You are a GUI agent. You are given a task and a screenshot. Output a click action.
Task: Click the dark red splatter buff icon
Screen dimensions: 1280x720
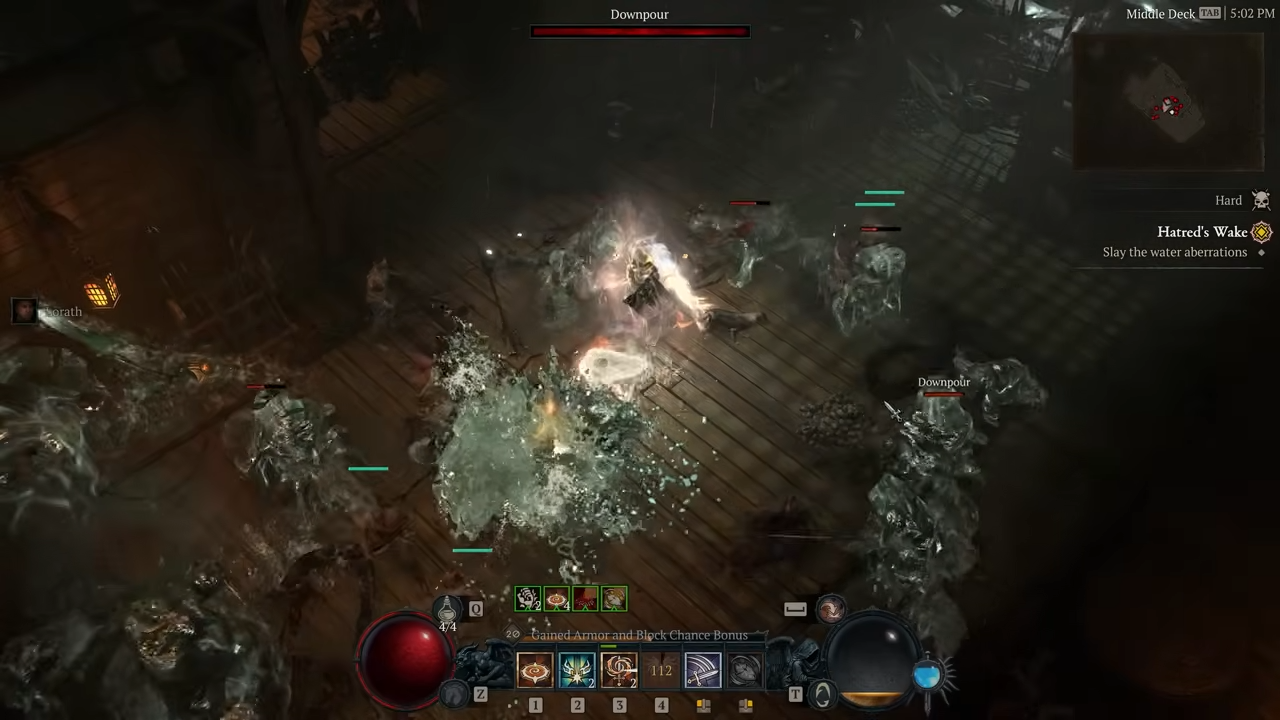pyautogui.click(x=586, y=599)
